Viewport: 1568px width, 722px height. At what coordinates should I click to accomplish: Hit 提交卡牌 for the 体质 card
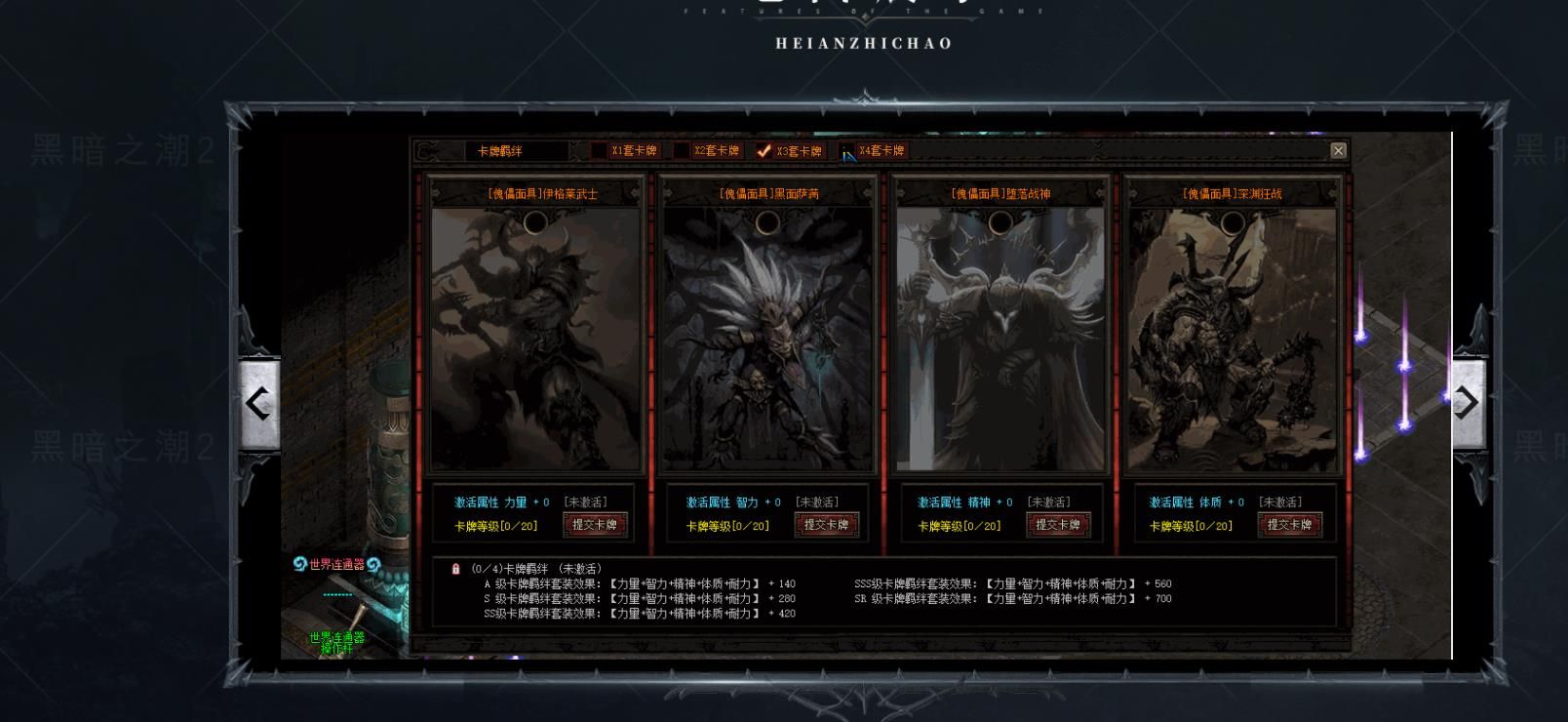tap(1290, 525)
